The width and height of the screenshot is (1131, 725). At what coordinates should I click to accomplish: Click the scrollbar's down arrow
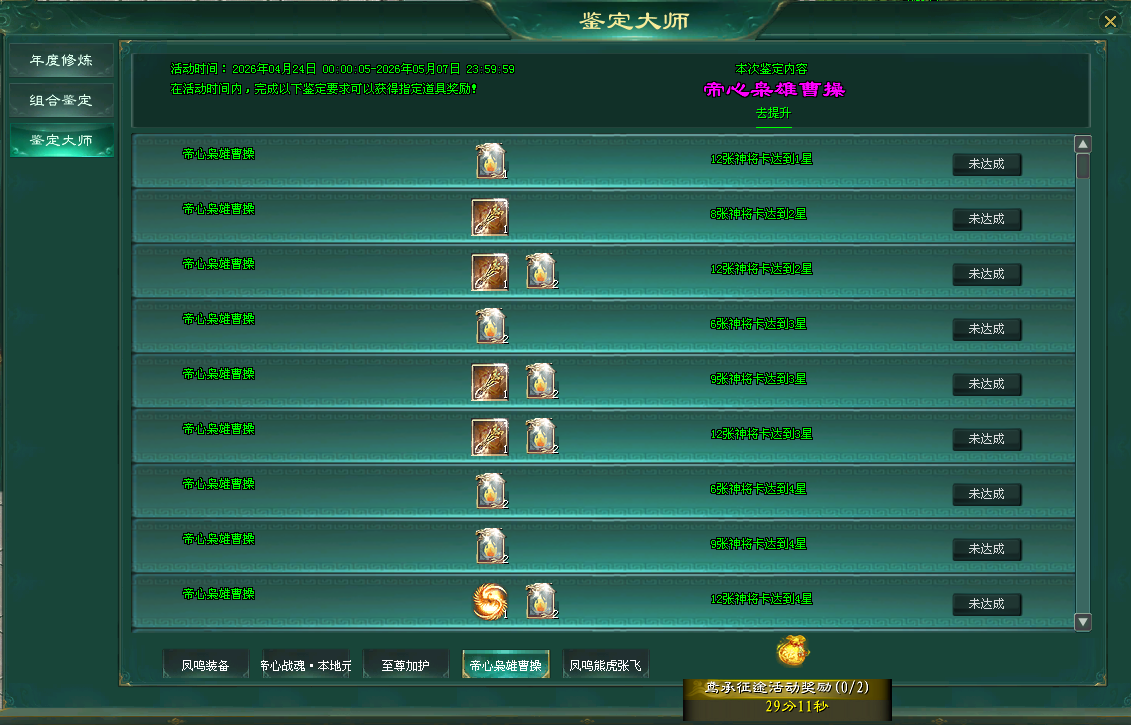point(1083,622)
